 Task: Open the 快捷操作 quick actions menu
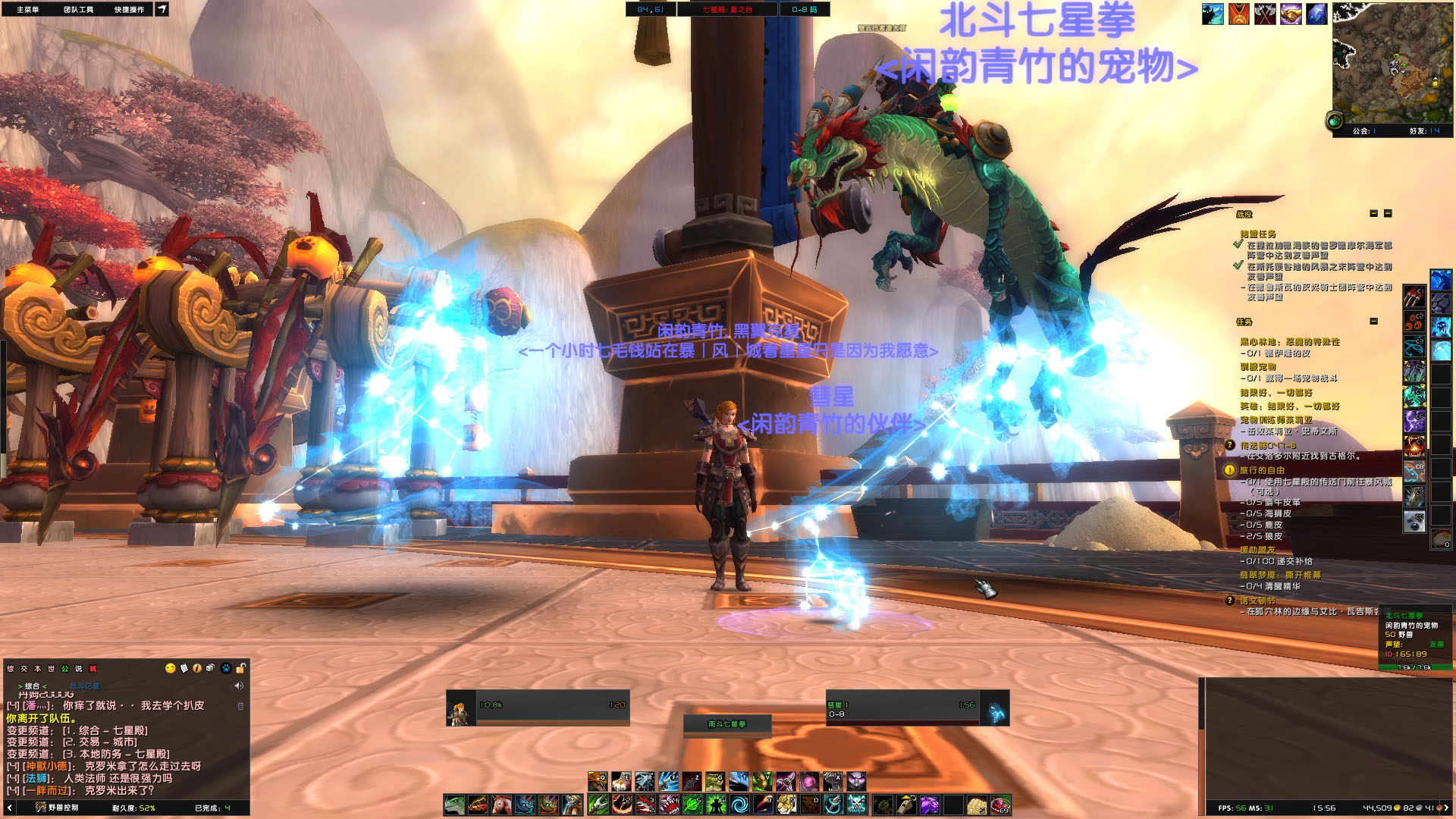tap(129, 9)
